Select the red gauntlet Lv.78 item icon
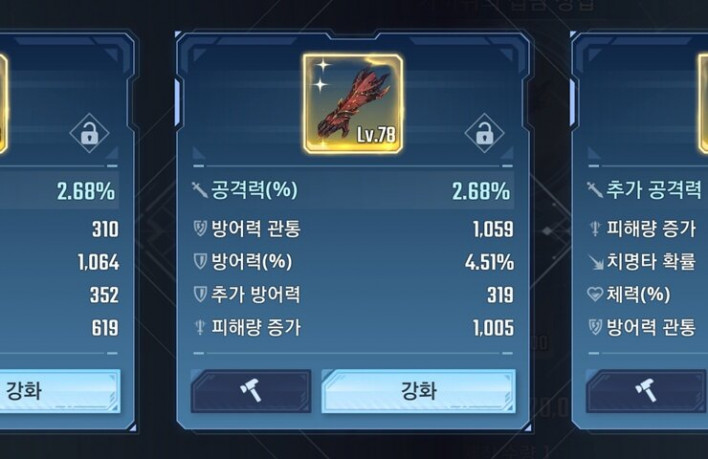Screen dimensions: 708x459 [352, 103]
